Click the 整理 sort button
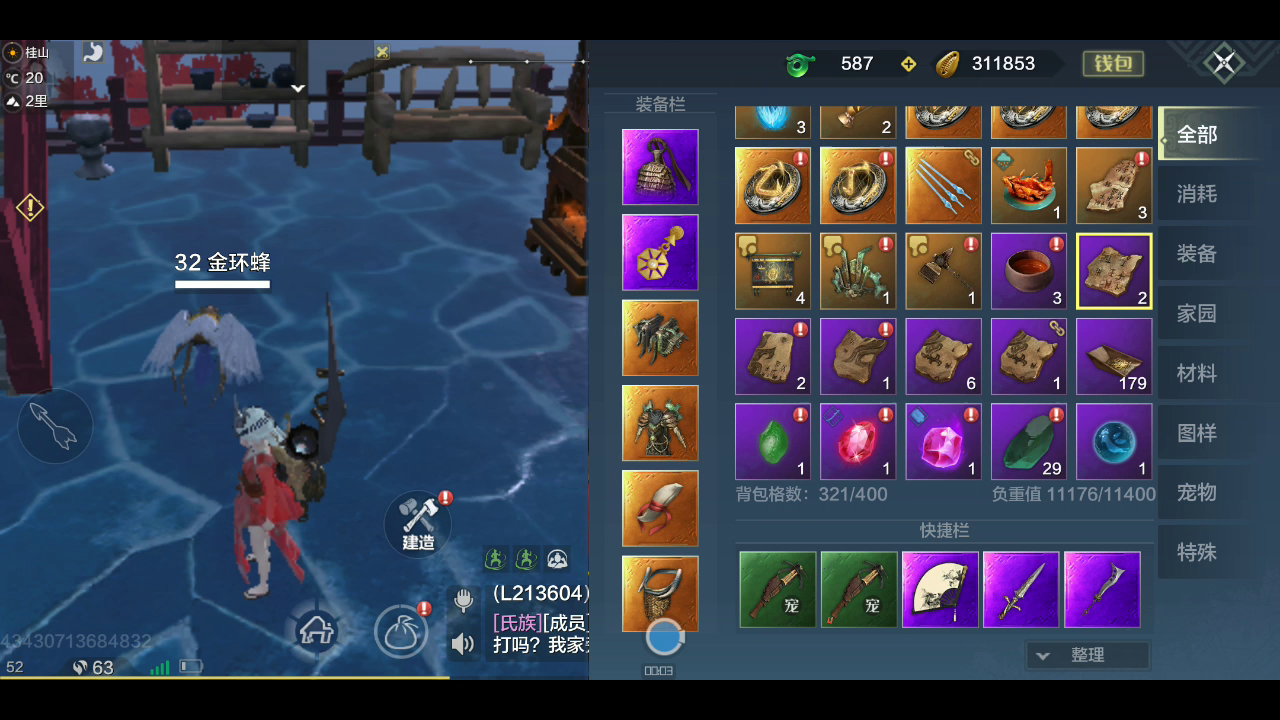Image resolution: width=1280 pixels, height=720 pixels. [x=1087, y=655]
